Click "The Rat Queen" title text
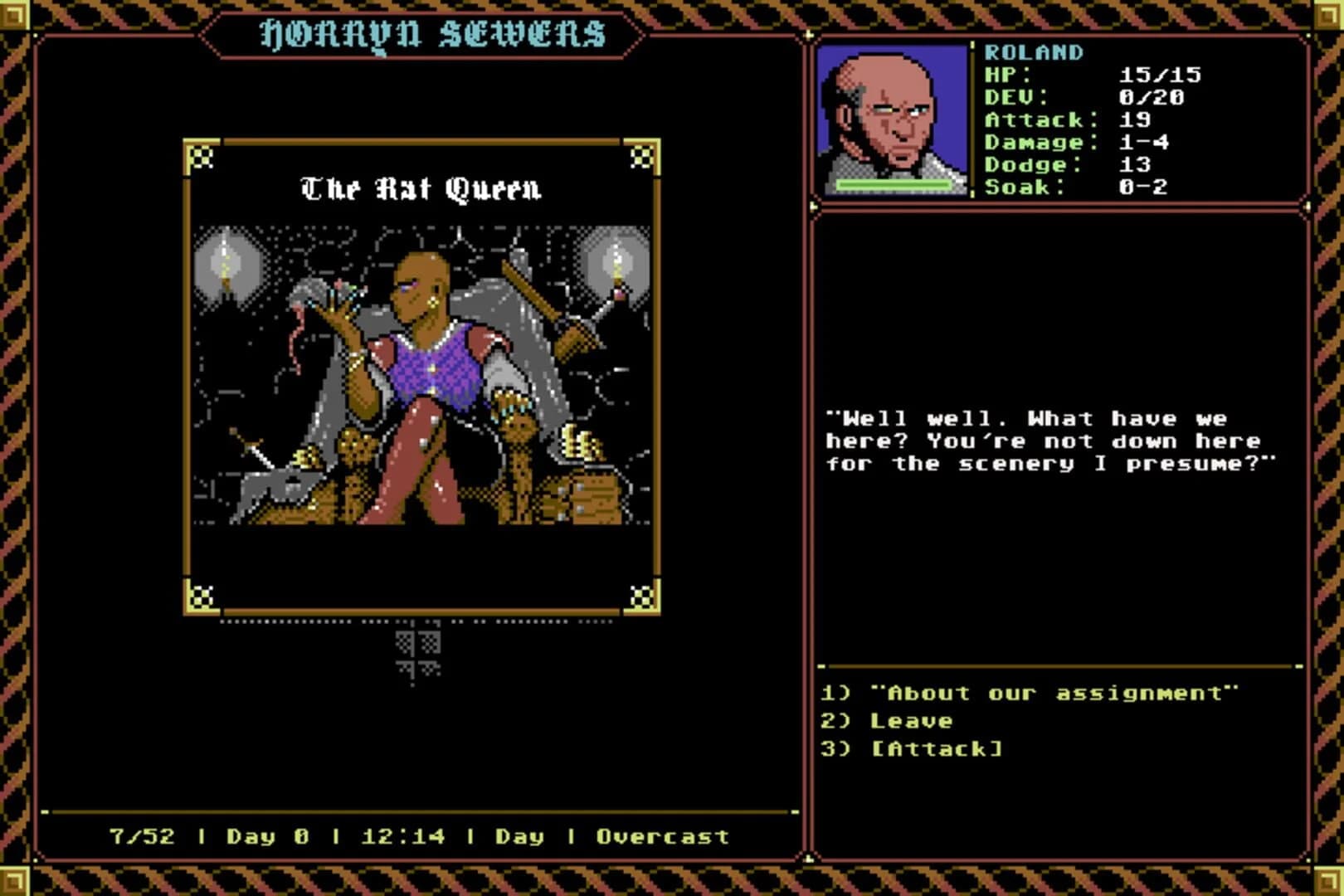 tap(421, 189)
